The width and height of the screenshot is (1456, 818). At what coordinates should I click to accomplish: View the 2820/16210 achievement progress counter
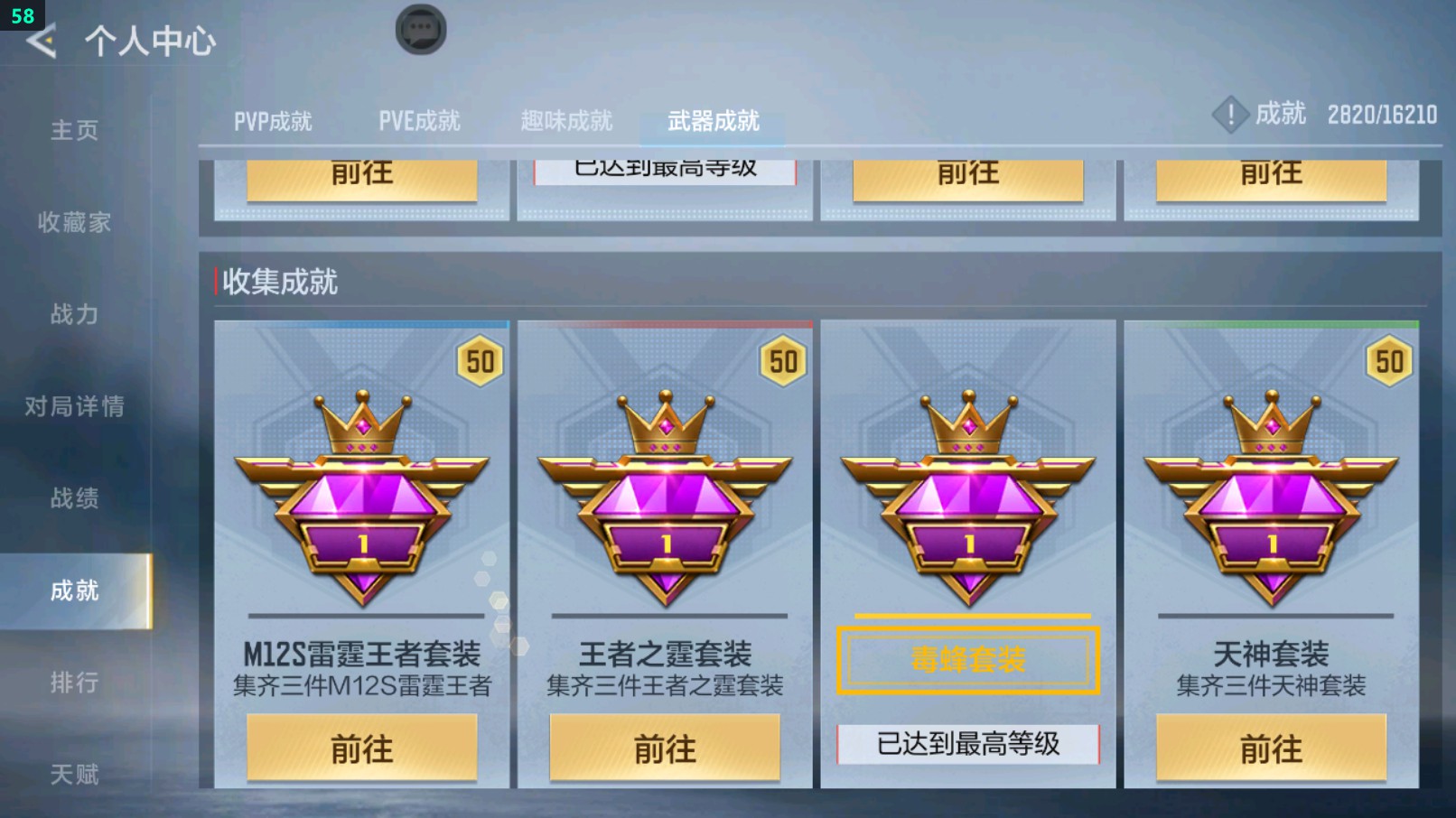pos(1382,115)
